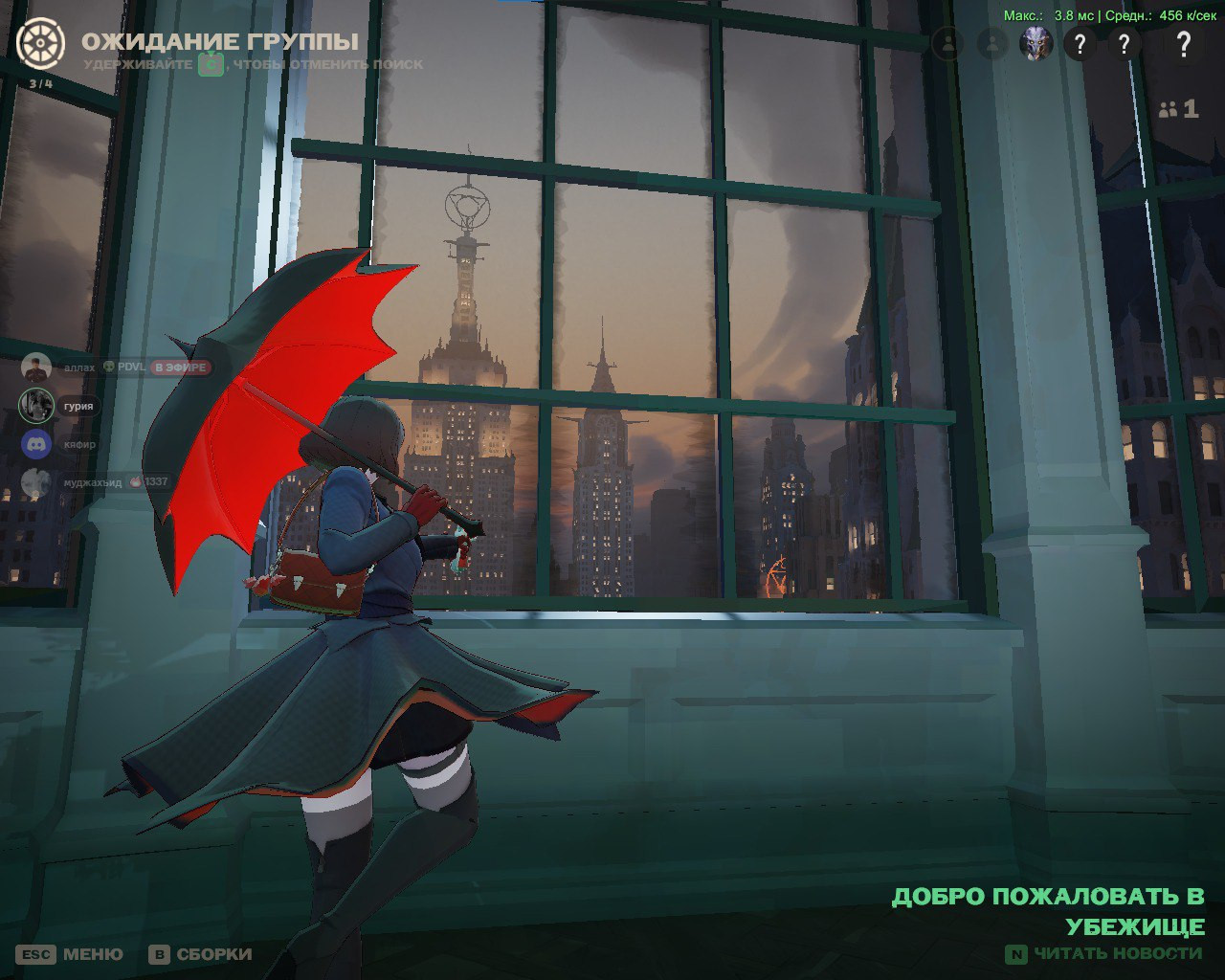Open СБОРКИ from the bottom bar
This screenshot has width=1225, height=980.
(x=212, y=953)
